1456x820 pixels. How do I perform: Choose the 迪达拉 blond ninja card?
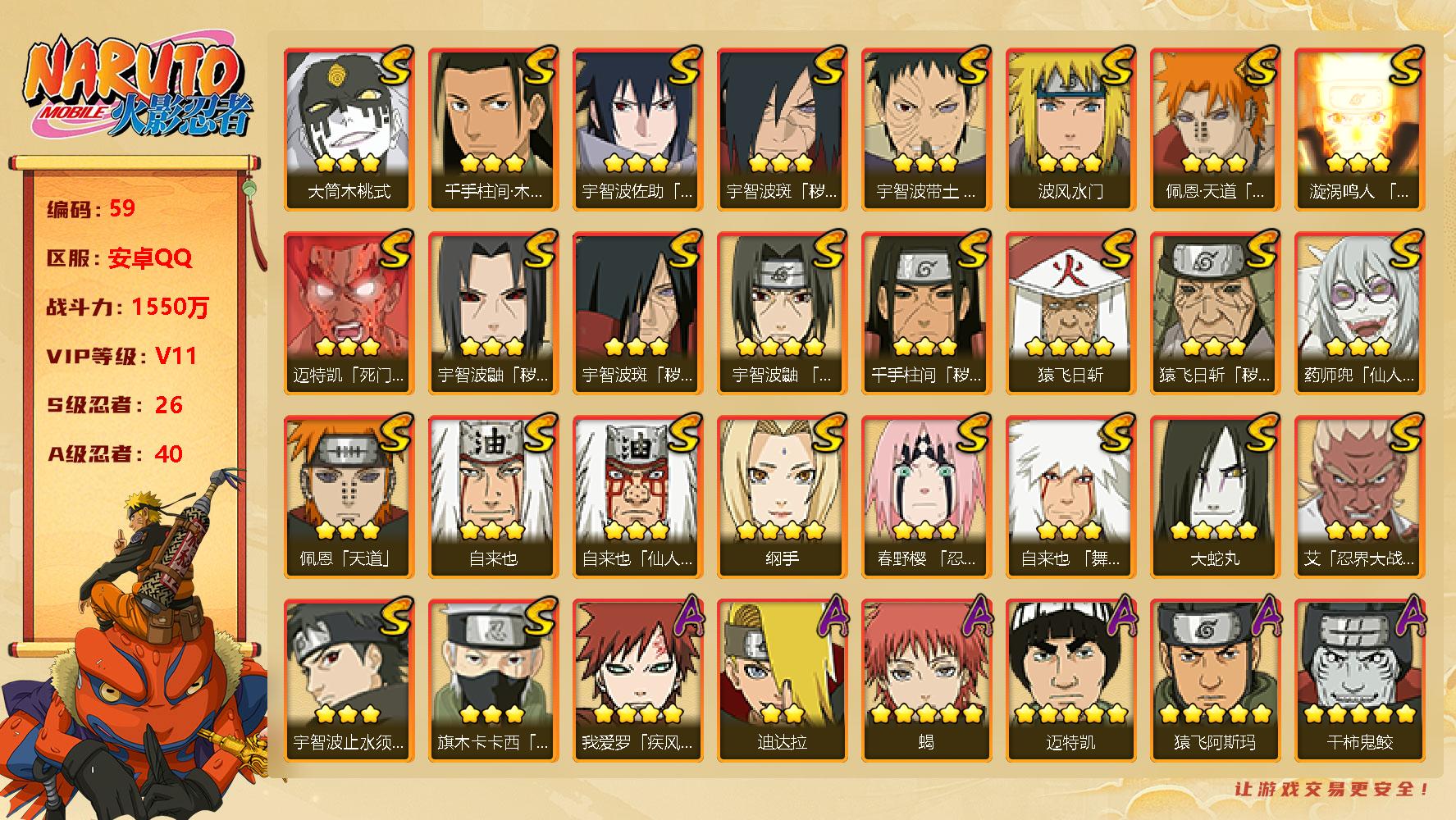(x=782, y=680)
